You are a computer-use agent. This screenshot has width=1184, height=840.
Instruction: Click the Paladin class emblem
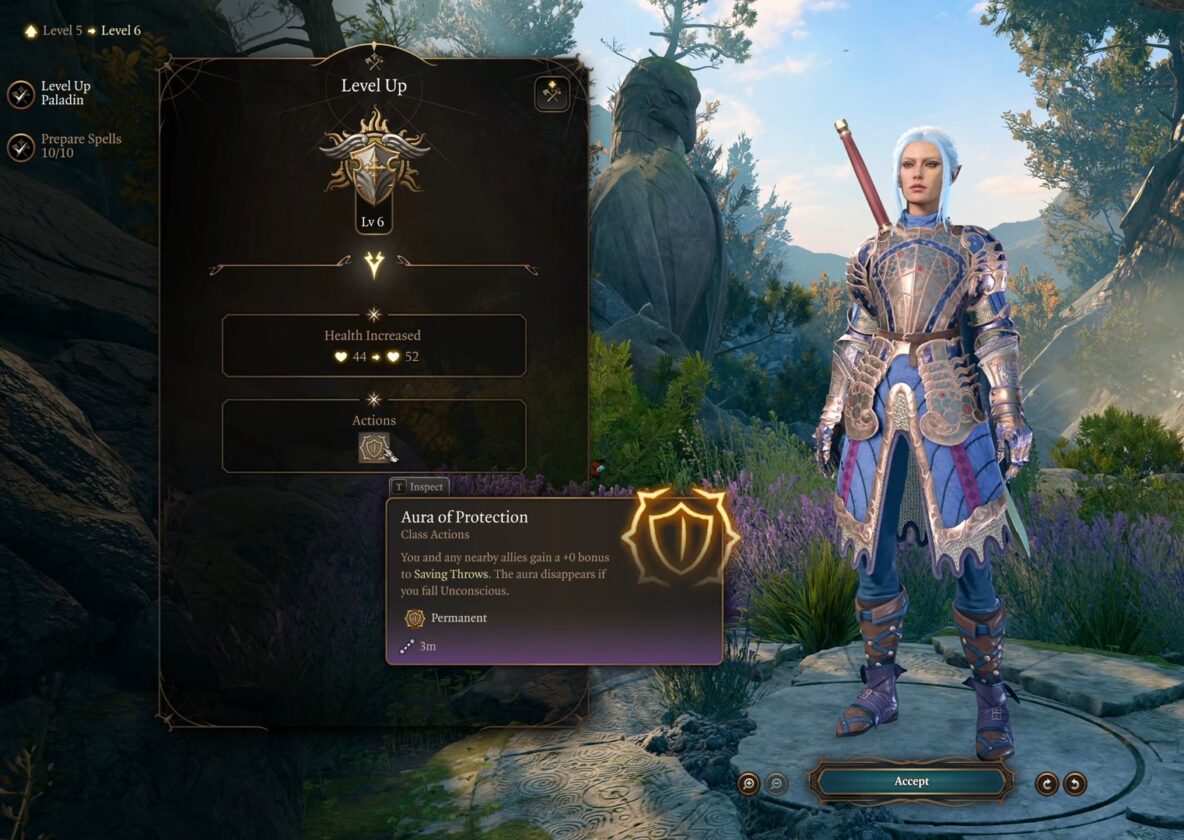[x=374, y=160]
